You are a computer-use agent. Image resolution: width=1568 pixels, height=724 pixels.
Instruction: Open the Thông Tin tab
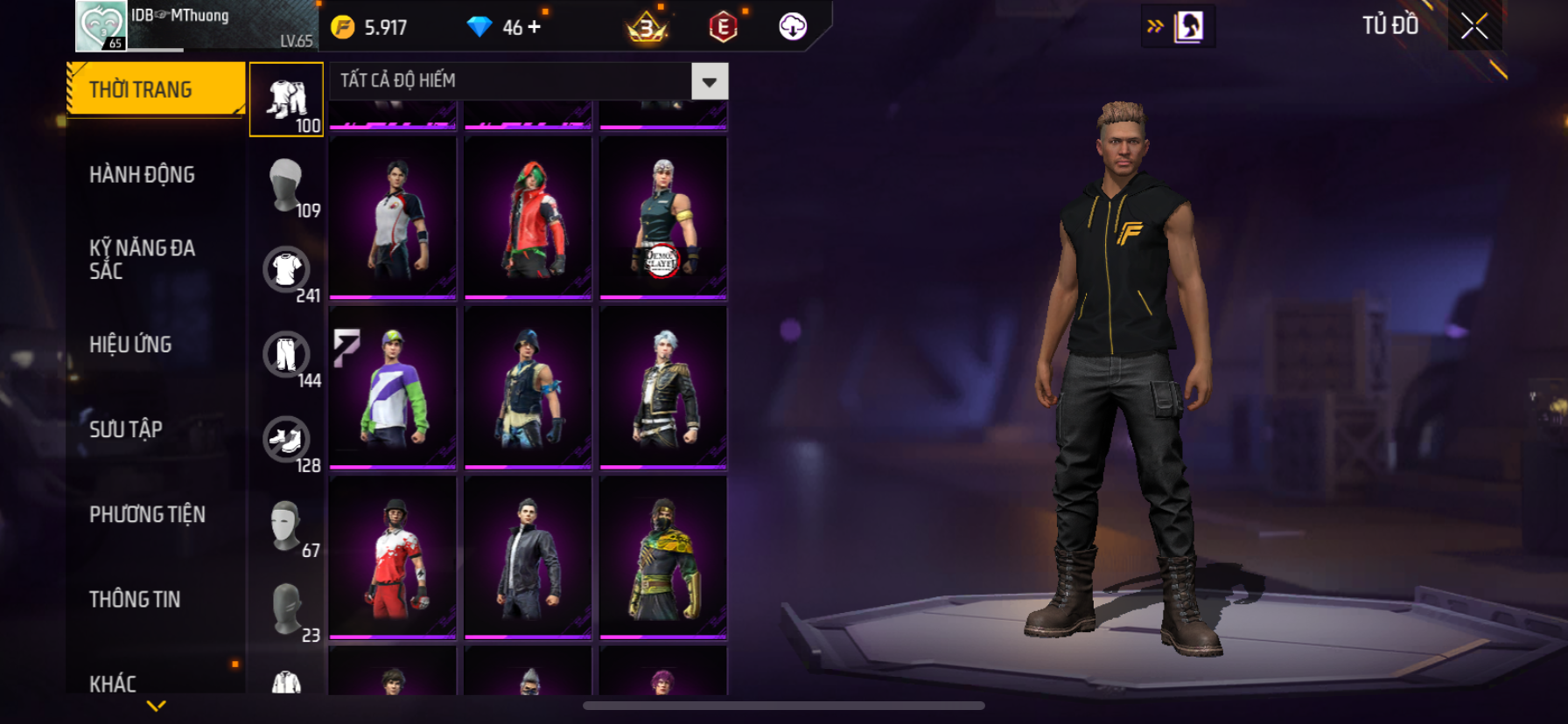[135, 599]
